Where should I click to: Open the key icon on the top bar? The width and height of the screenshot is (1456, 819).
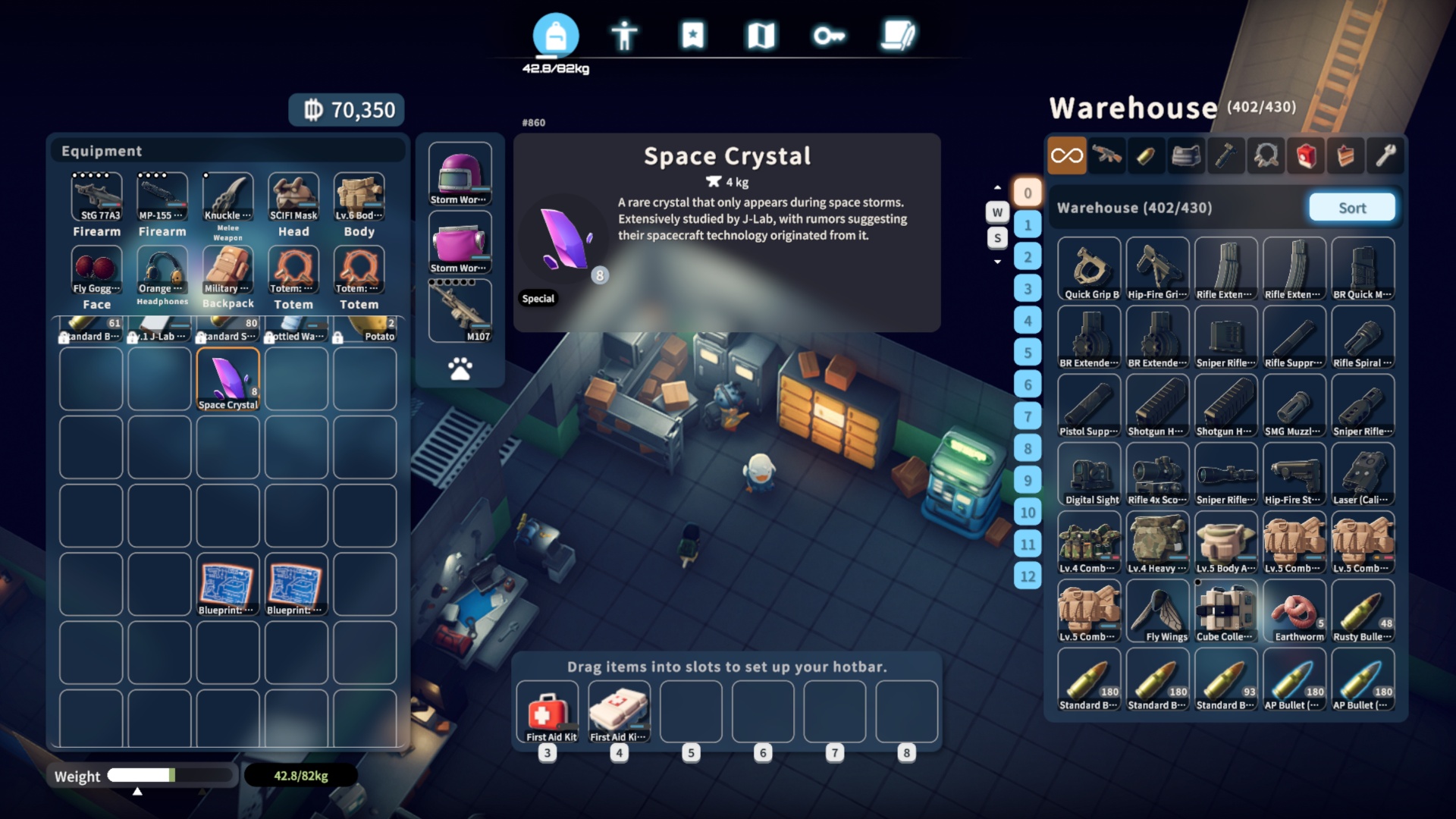pos(830,34)
